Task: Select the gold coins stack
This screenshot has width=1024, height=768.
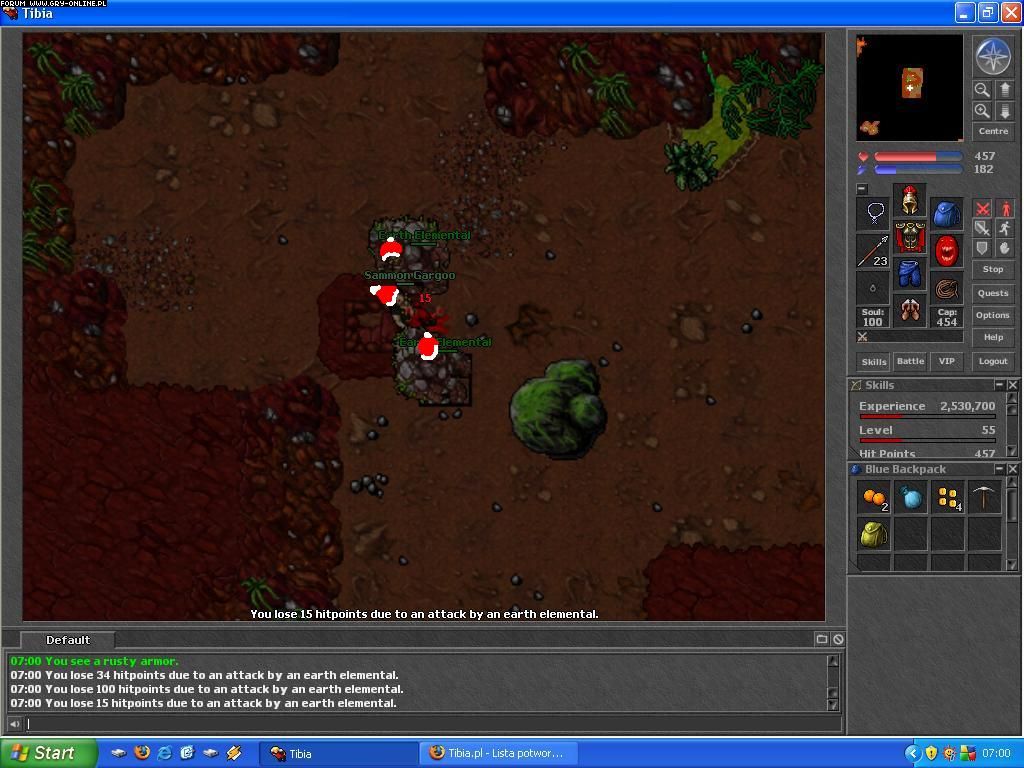Action: pos(948,497)
